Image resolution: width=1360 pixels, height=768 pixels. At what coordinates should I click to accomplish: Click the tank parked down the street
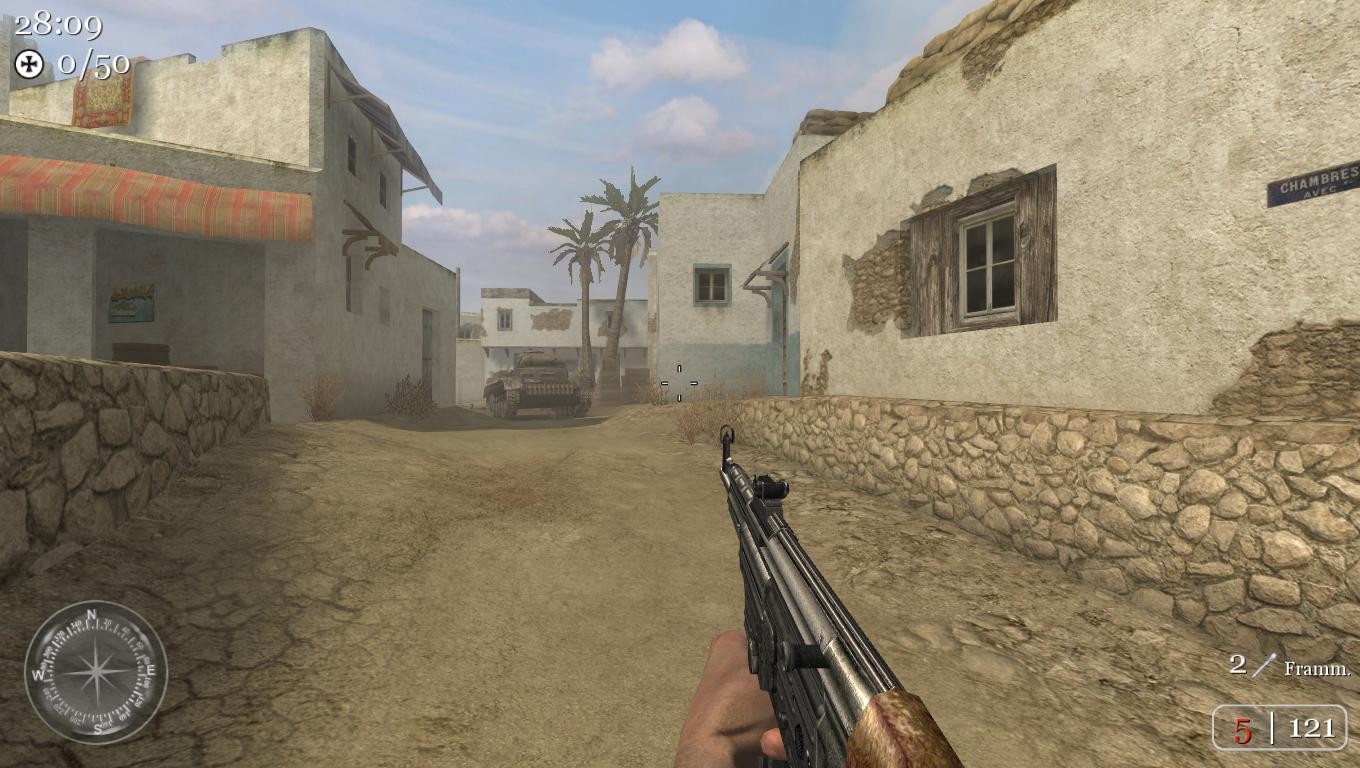(537, 385)
